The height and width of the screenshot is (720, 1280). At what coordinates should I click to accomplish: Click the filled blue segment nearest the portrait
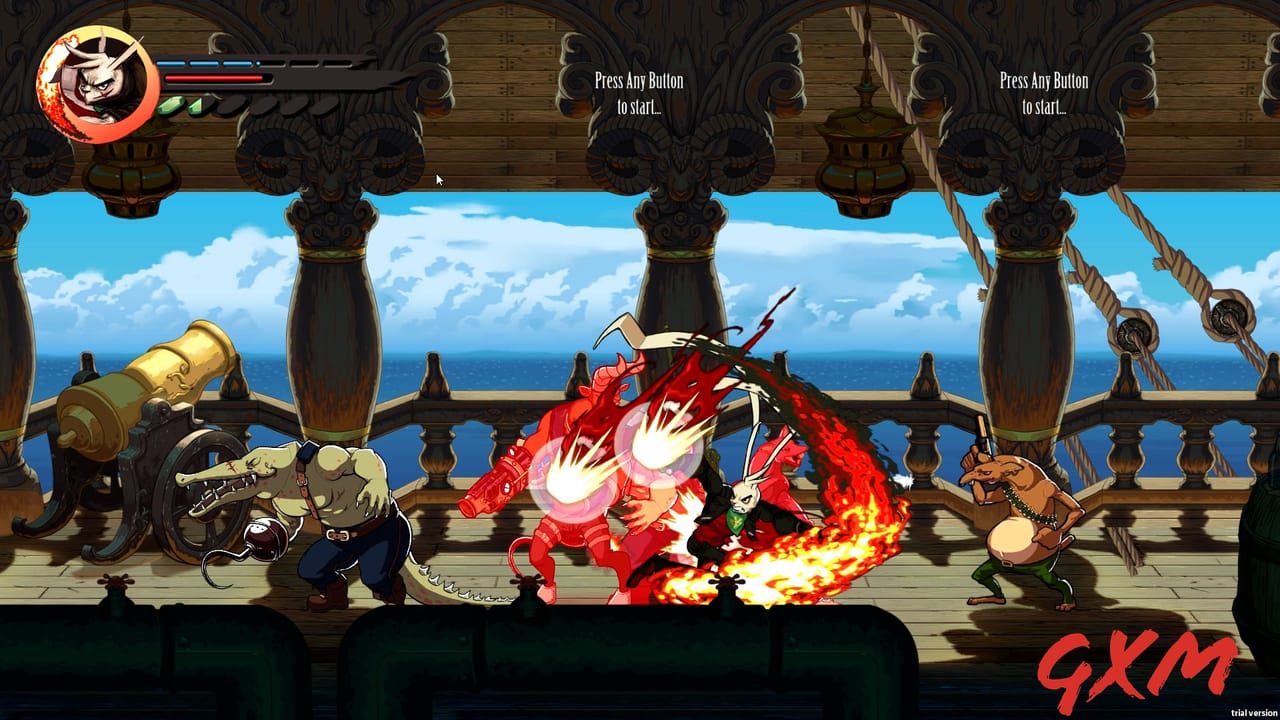click(x=172, y=62)
